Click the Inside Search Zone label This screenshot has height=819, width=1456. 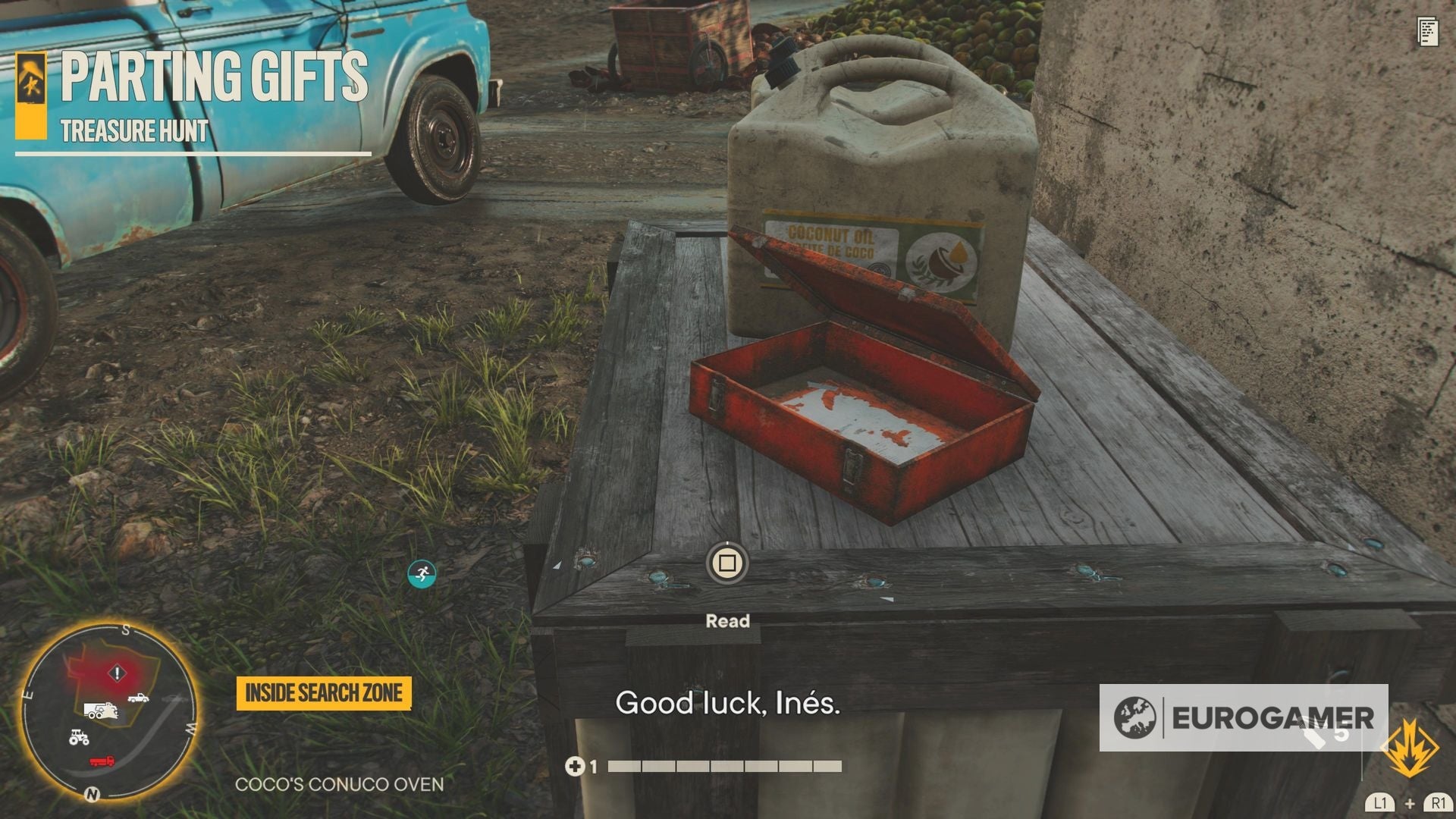point(323,692)
